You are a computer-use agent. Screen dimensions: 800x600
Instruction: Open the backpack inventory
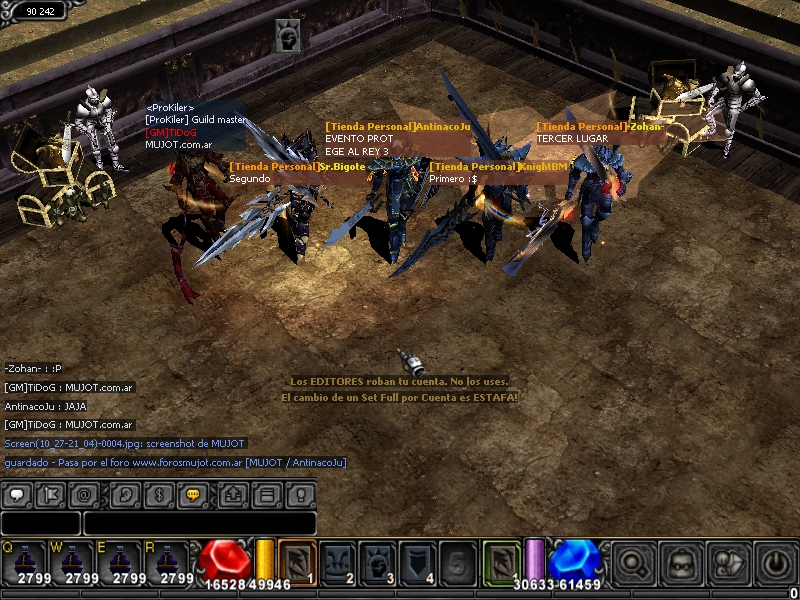tap(681, 564)
